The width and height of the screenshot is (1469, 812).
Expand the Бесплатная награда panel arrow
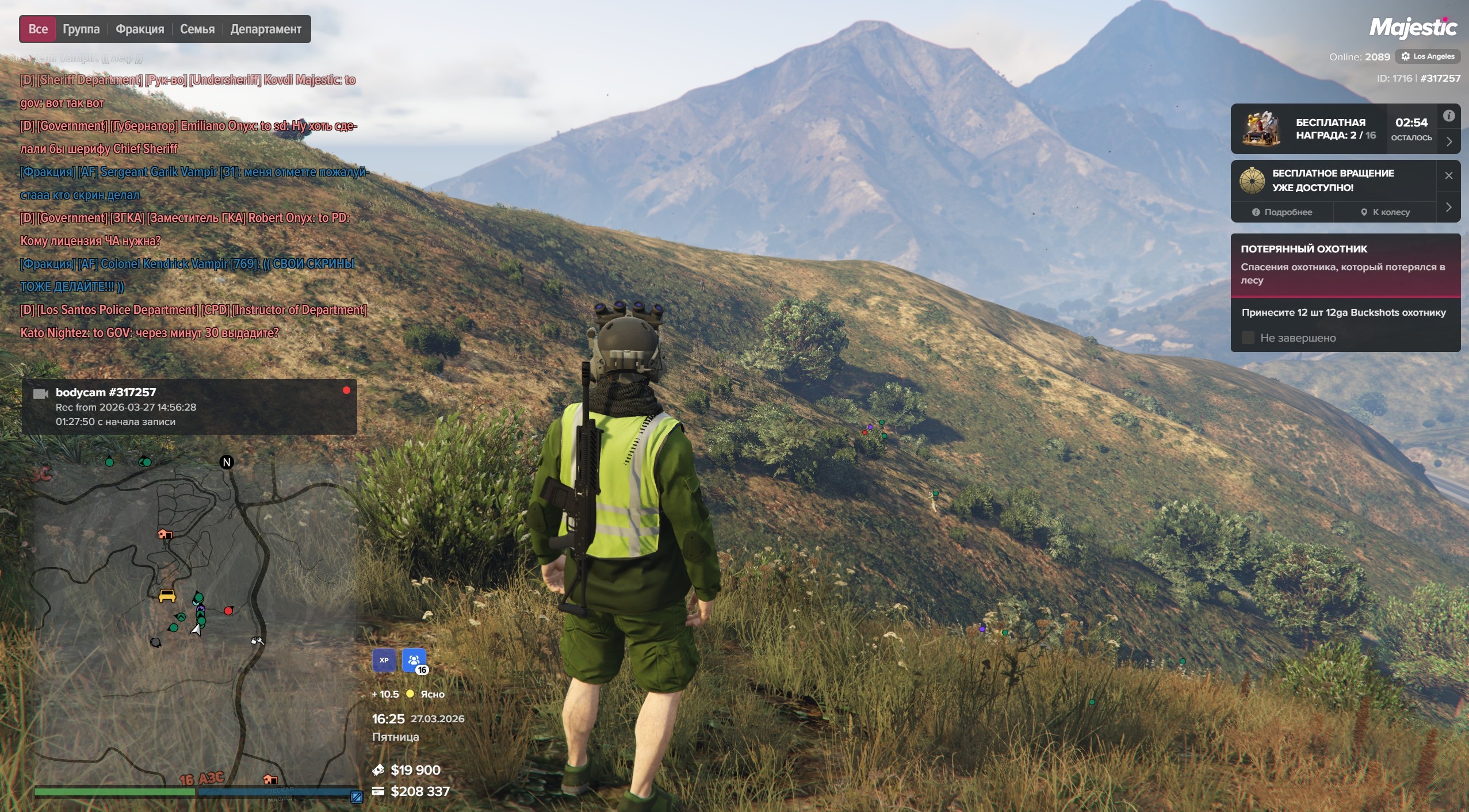[1449, 141]
